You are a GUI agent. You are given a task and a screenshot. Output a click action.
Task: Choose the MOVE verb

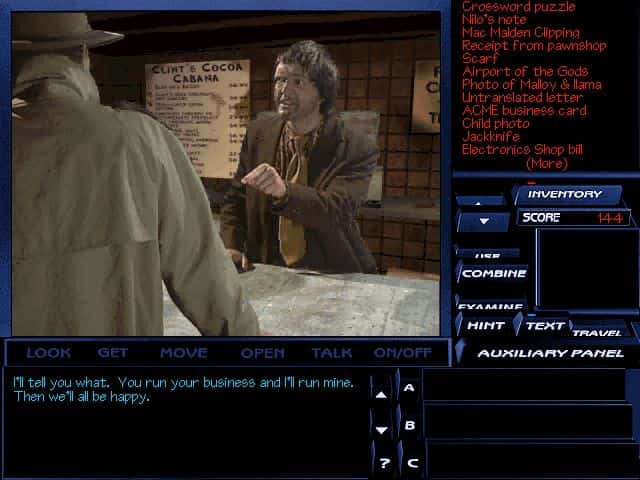pos(183,352)
